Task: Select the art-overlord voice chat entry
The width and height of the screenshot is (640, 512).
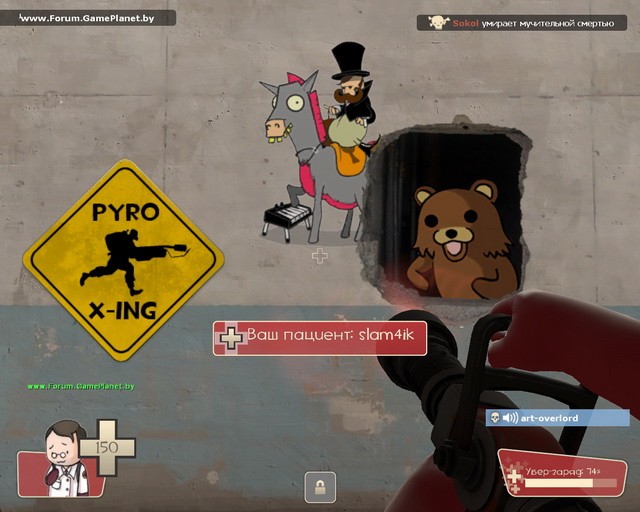Action: pos(557,417)
